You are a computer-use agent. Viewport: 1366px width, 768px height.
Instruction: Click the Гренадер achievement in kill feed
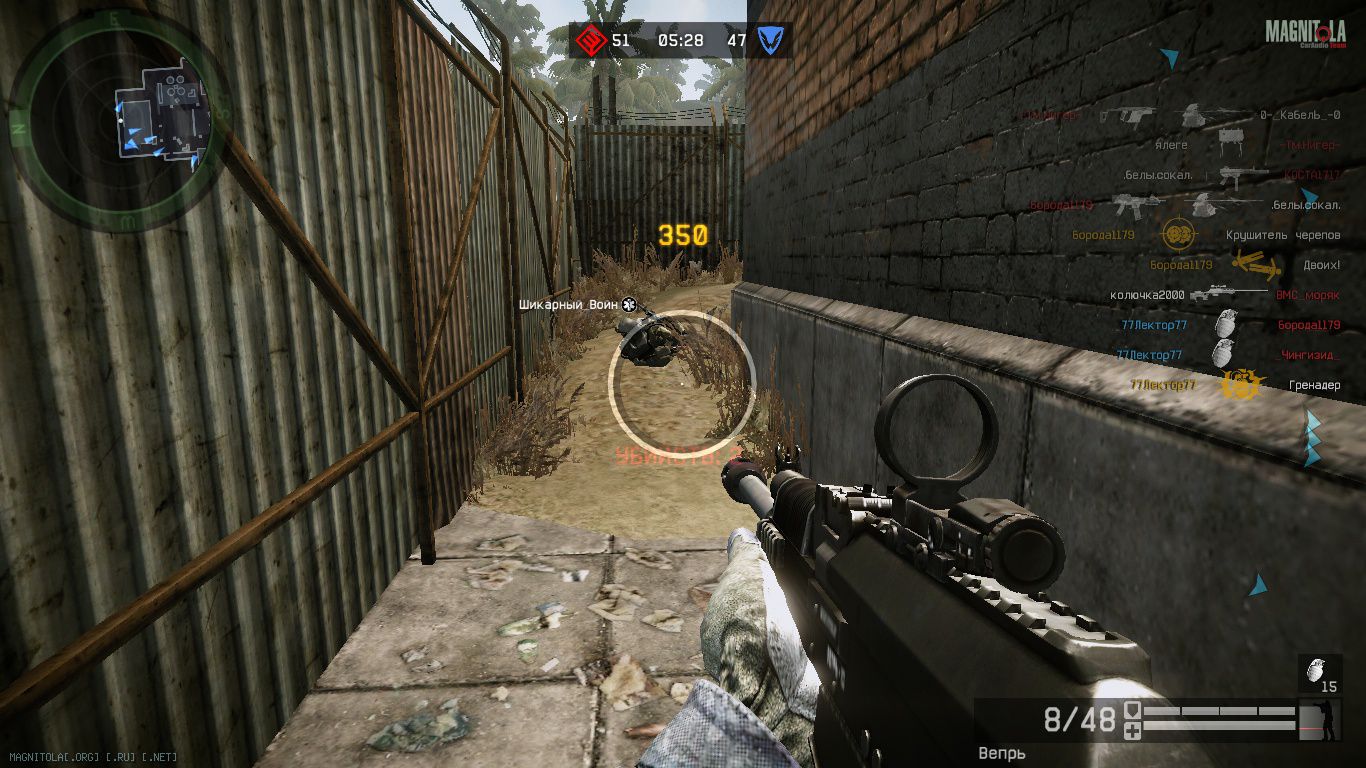[x=1314, y=385]
